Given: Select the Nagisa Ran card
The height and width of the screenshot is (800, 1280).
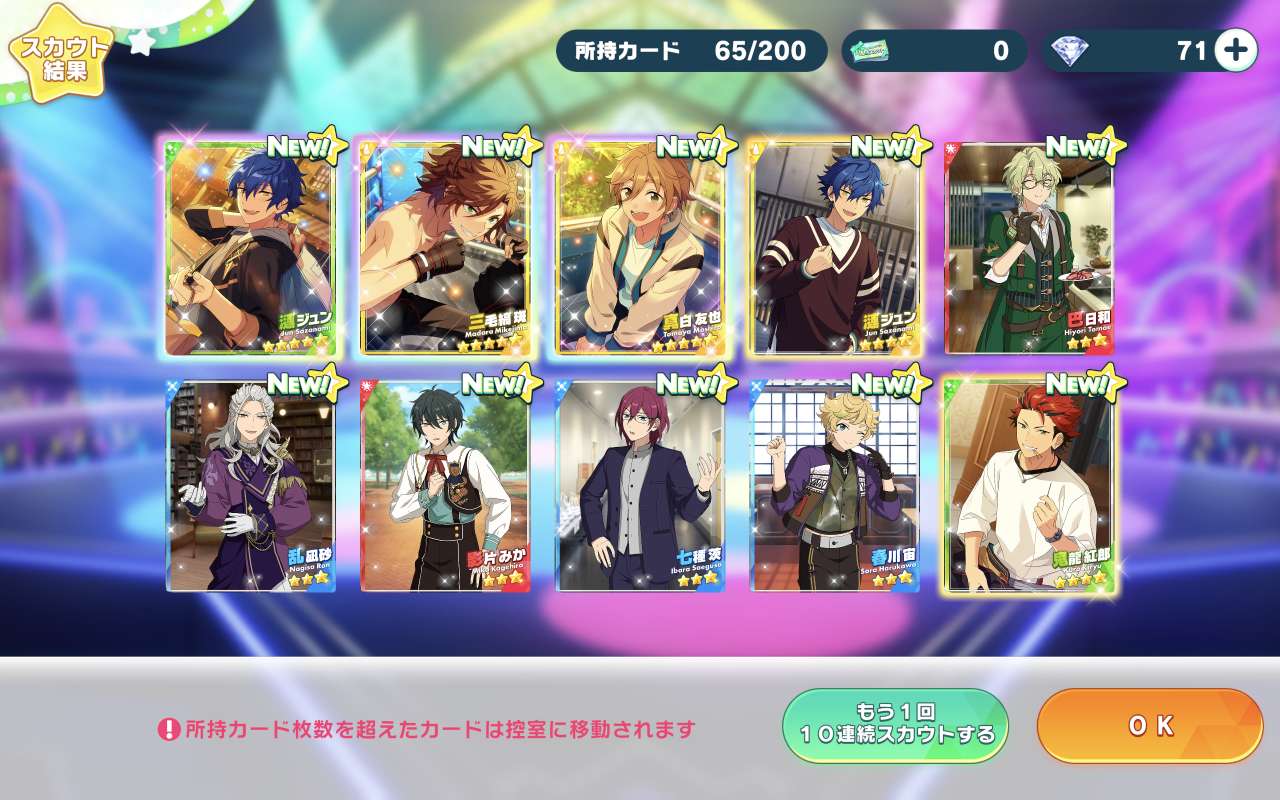Looking at the screenshot, I should coord(250,486).
